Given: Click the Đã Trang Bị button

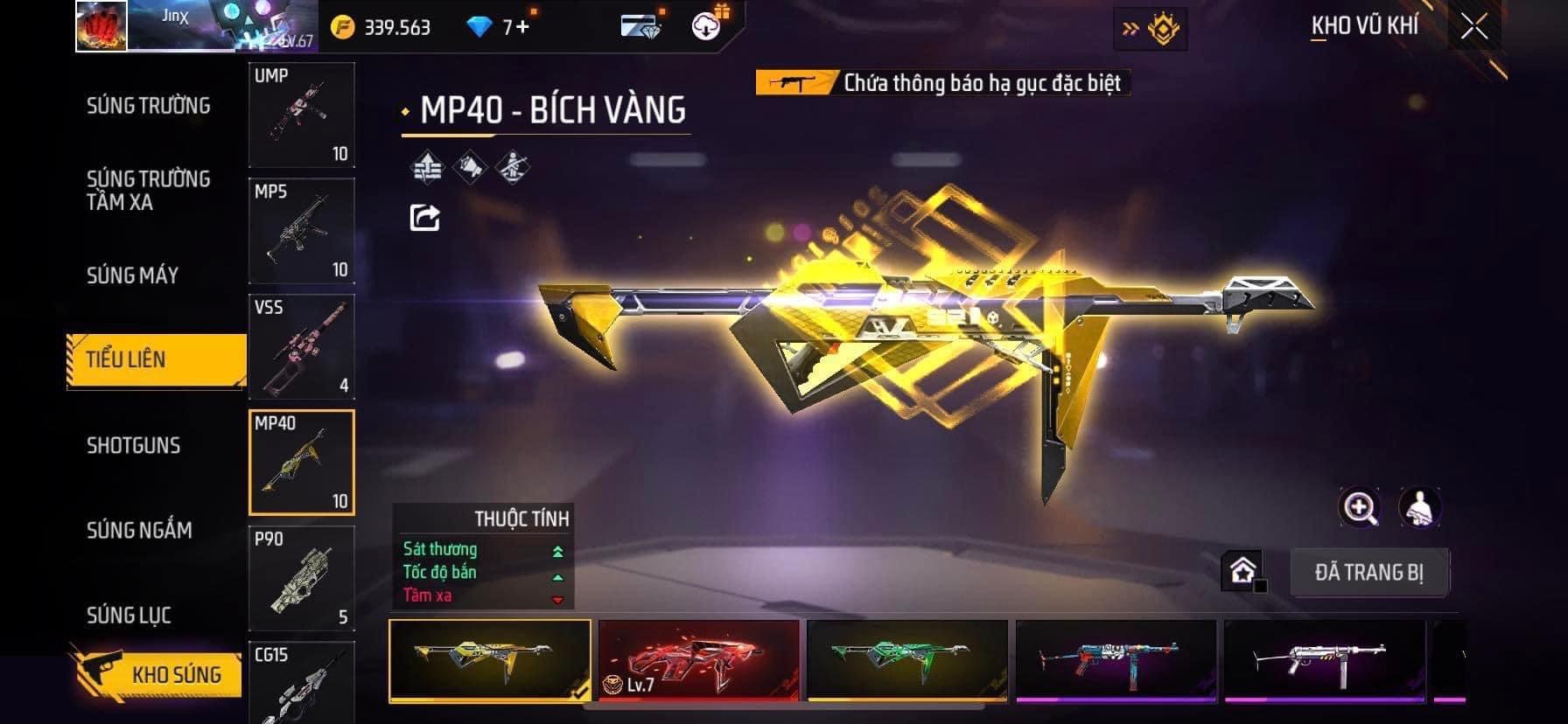Looking at the screenshot, I should pyautogui.click(x=1368, y=573).
